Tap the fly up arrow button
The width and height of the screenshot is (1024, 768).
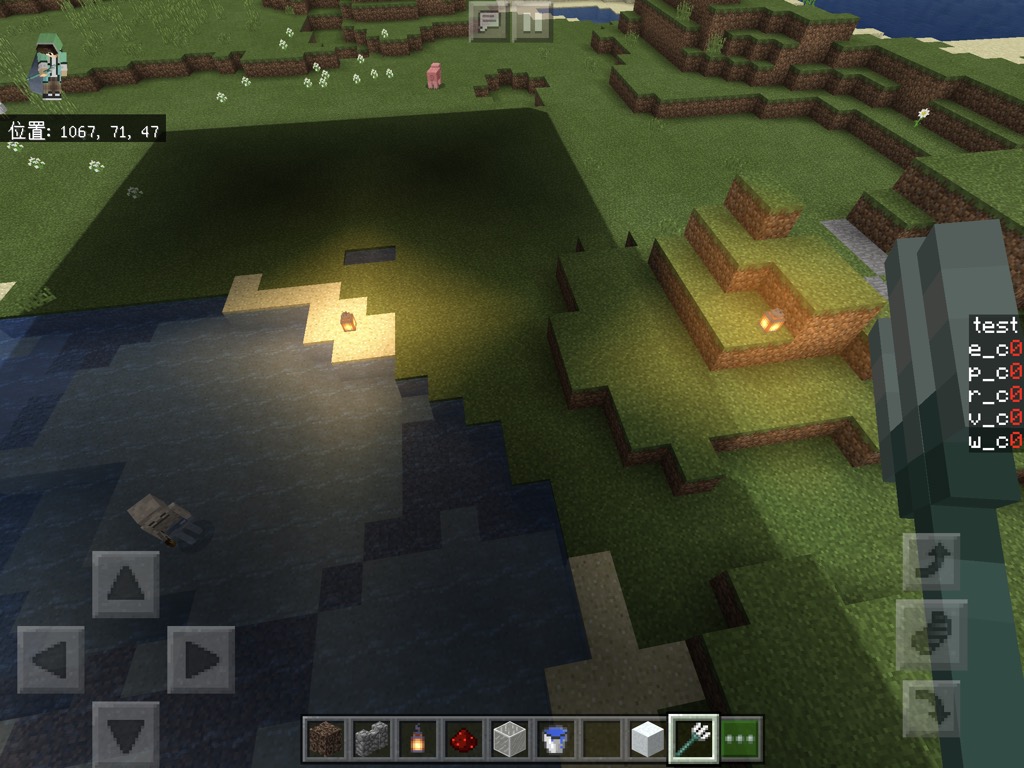coord(931,562)
